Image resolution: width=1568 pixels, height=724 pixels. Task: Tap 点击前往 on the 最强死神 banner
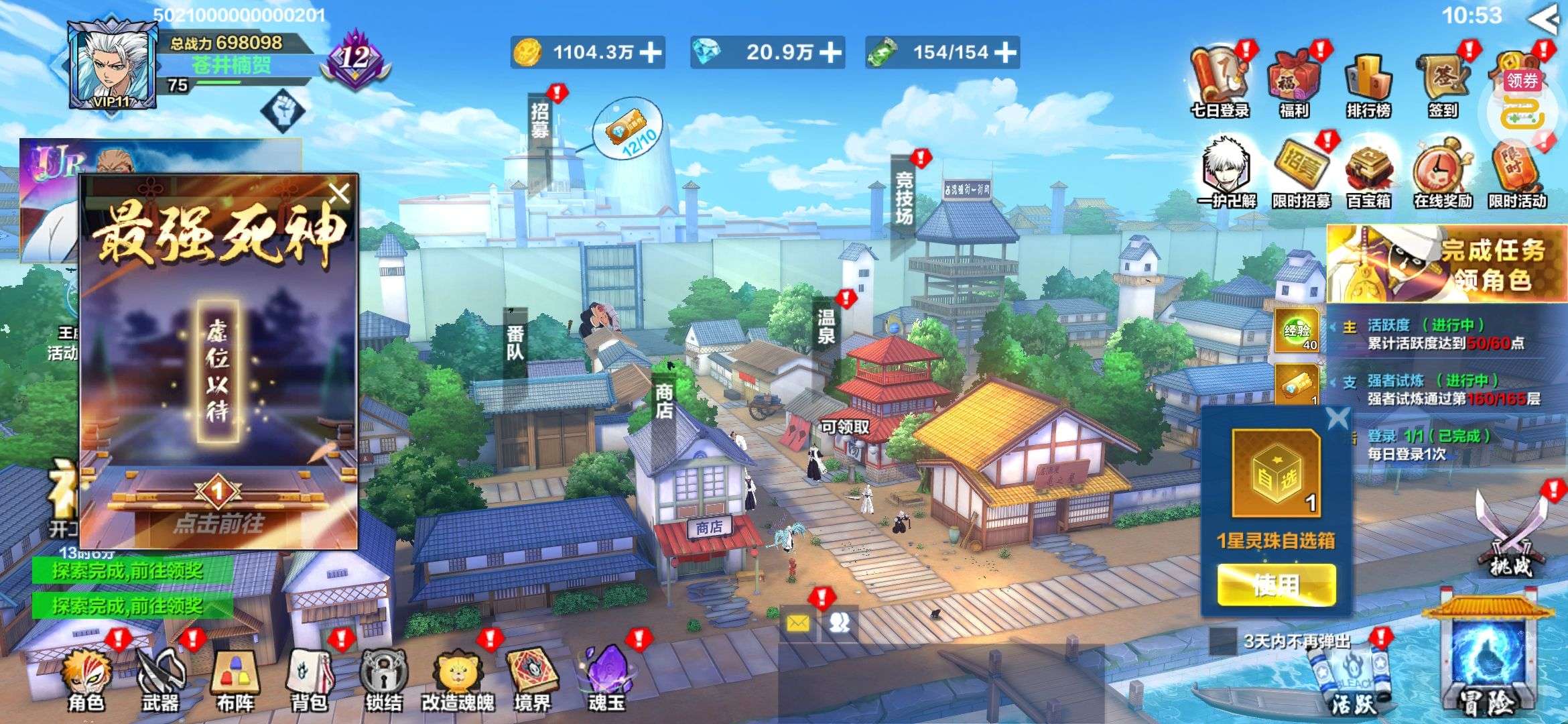[x=218, y=522]
